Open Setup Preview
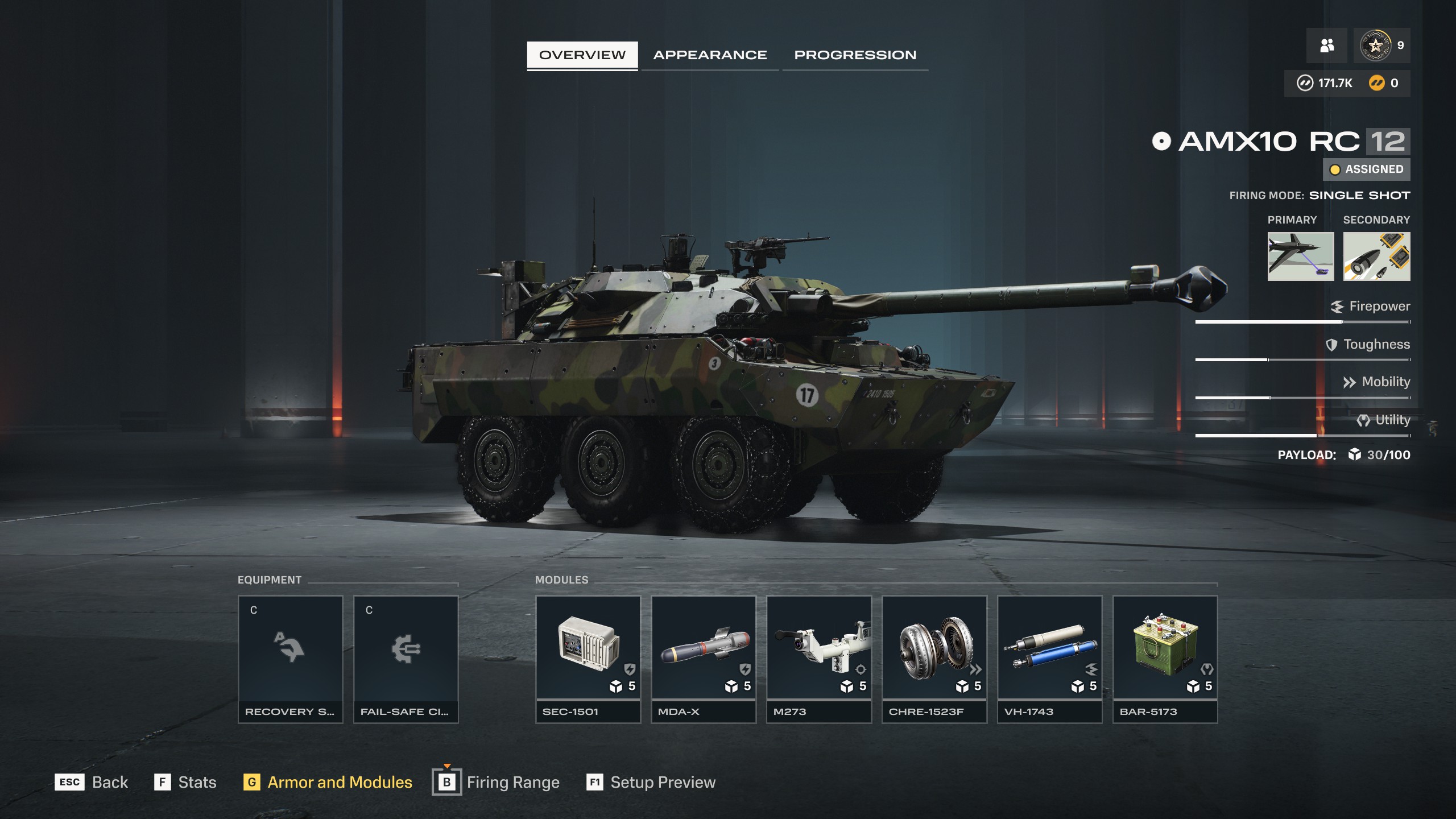The height and width of the screenshot is (819, 1456). tap(651, 782)
